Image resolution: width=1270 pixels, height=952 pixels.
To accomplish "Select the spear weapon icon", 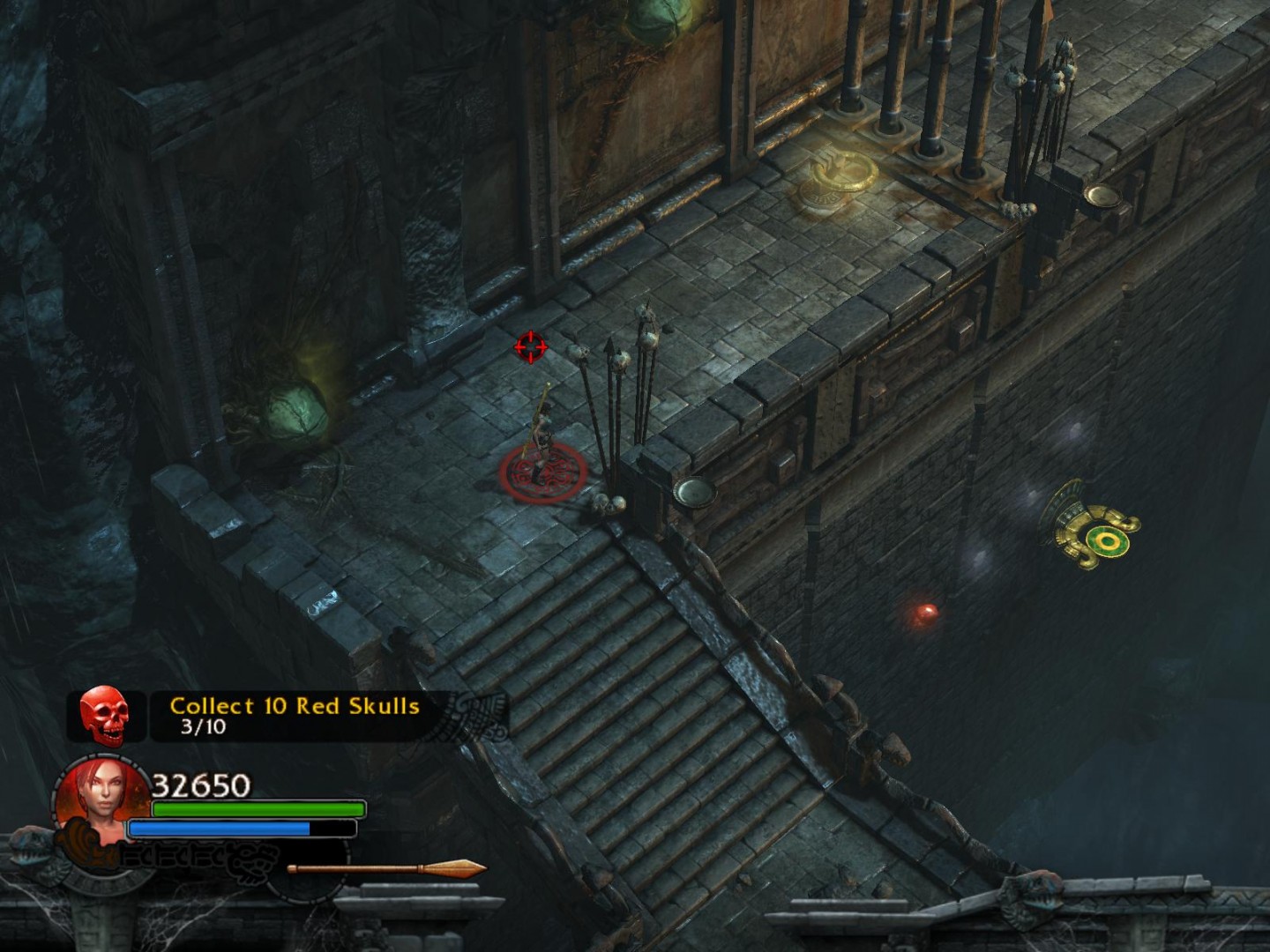I will 386,869.
